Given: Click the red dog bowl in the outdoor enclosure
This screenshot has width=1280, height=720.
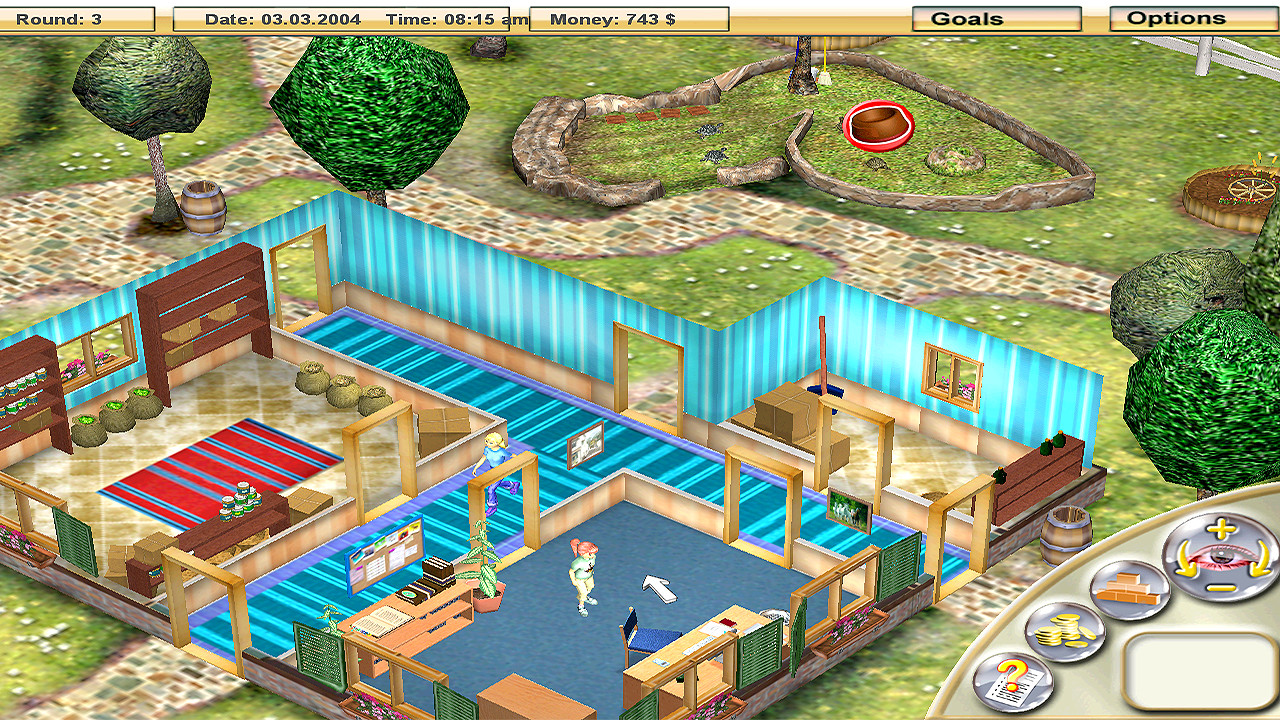Looking at the screenshot, I should (878, 125).
